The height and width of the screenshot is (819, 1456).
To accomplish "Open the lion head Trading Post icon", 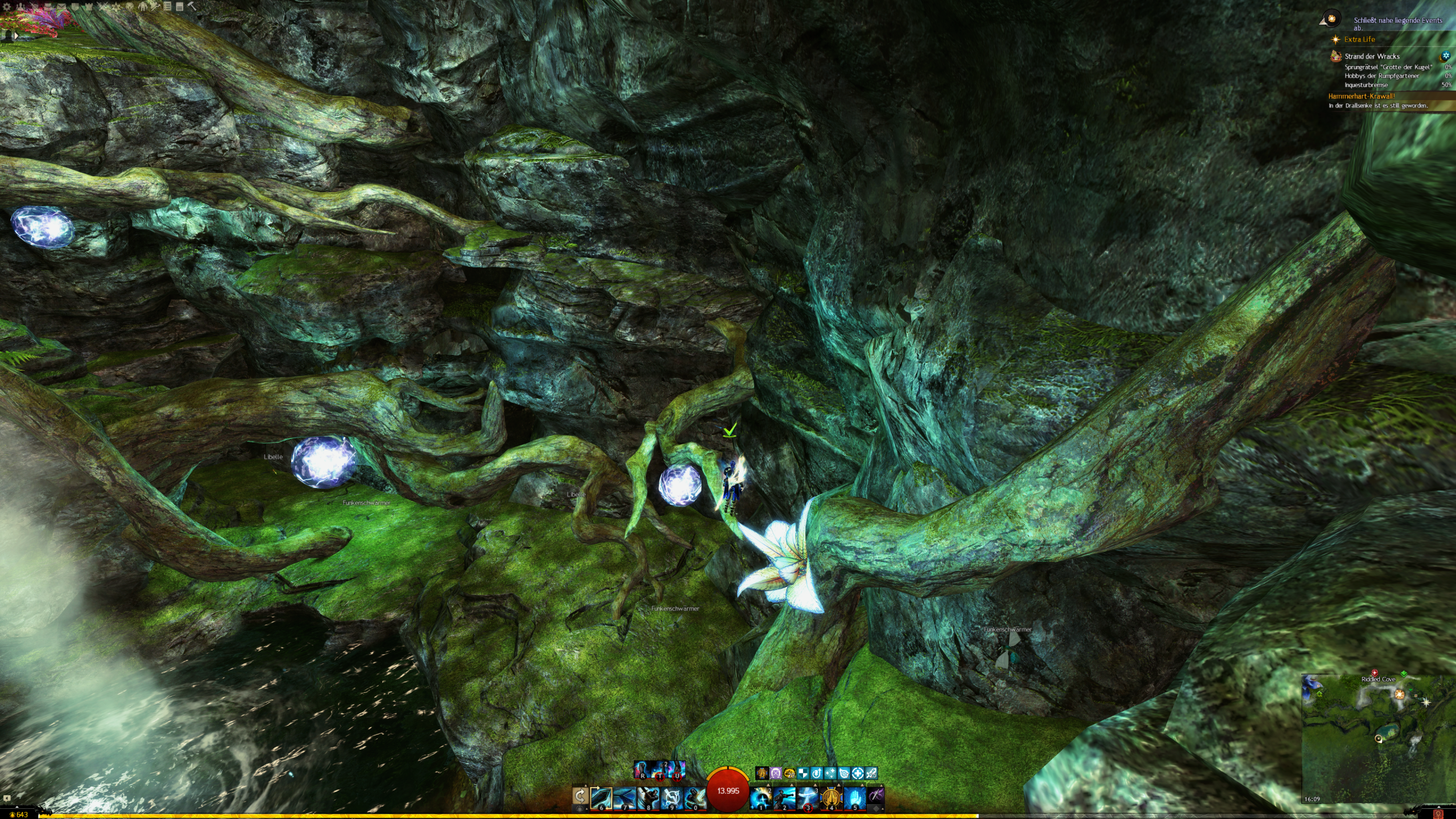I will [x=130, y=7].
